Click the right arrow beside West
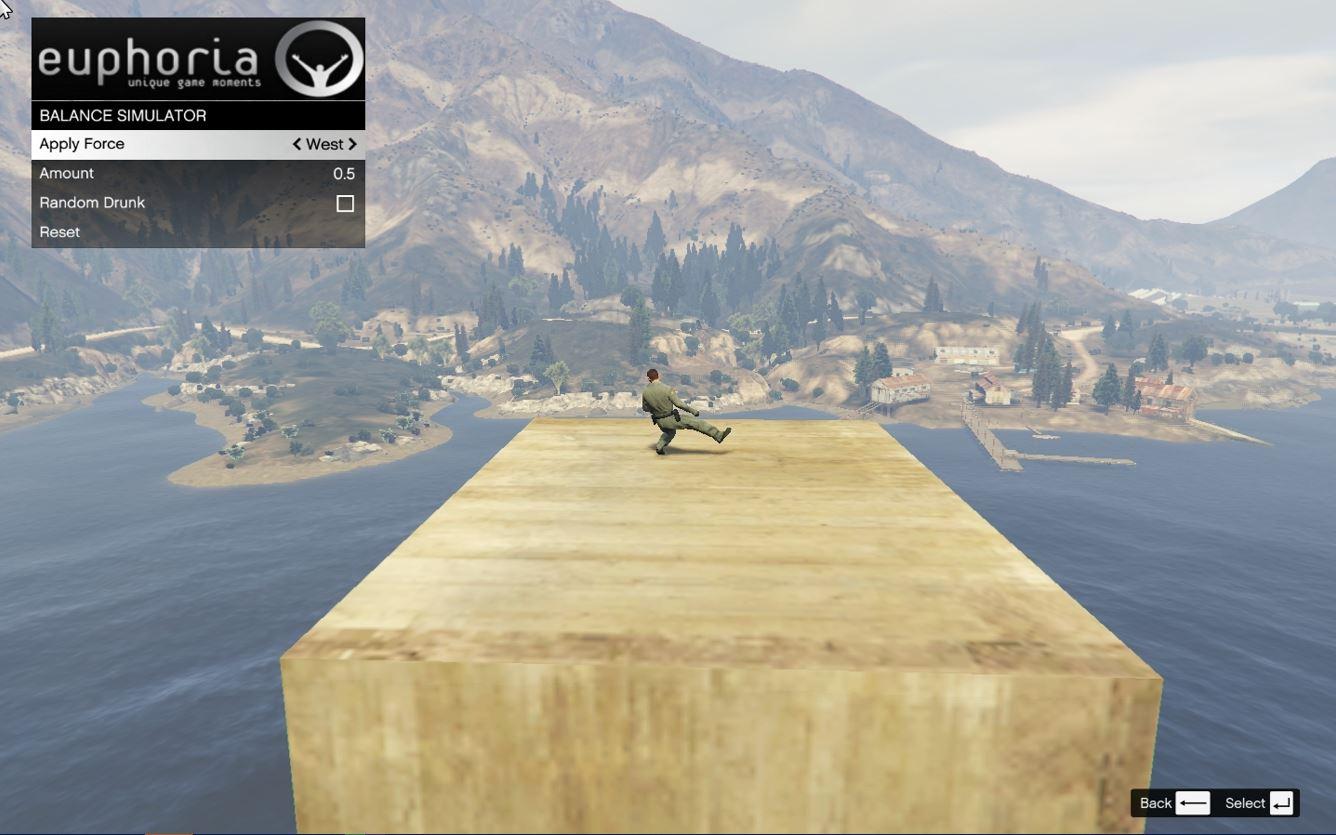 click(x=352, y=144)
